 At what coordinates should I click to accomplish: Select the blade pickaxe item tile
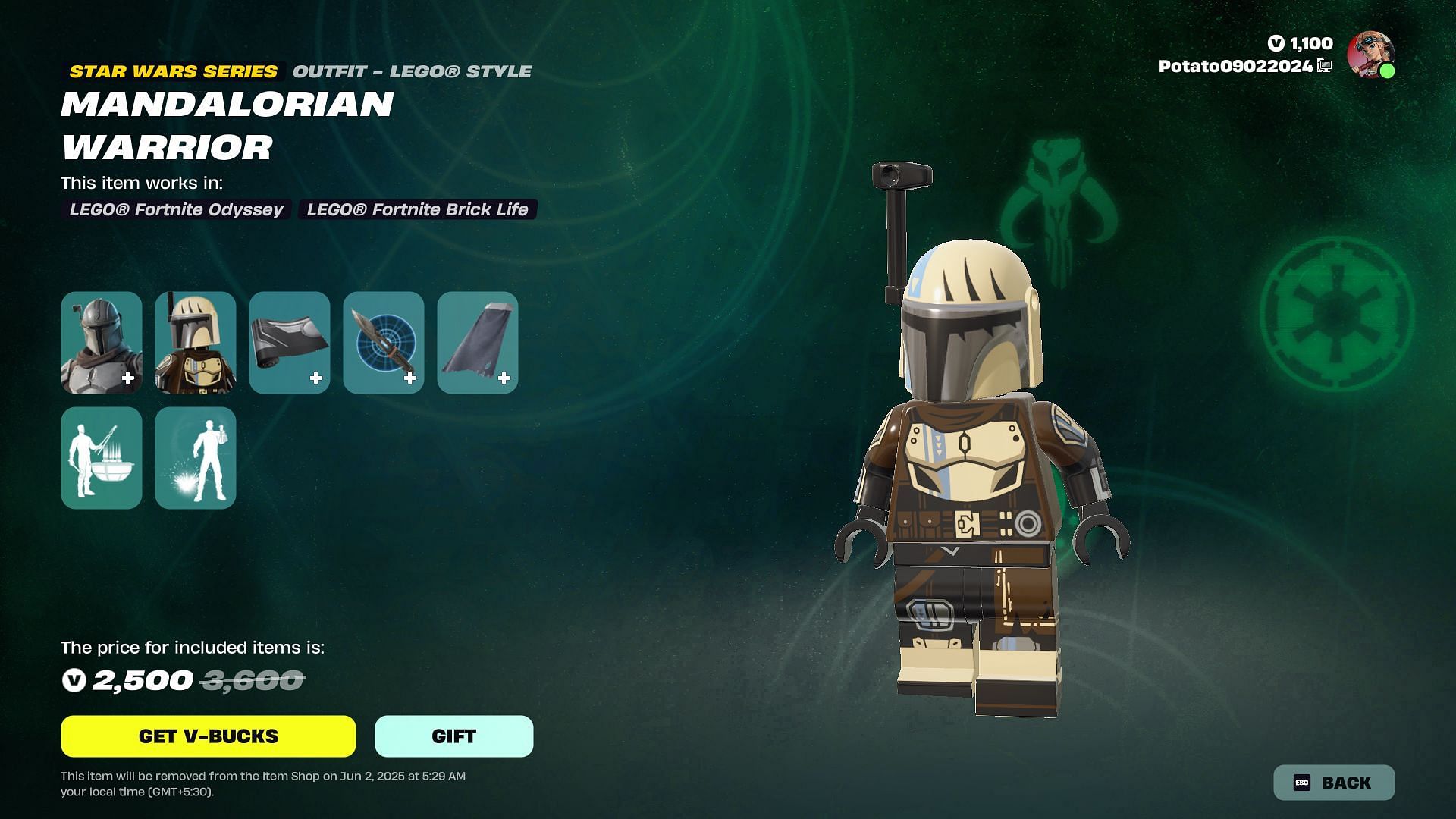pos(384,343)
